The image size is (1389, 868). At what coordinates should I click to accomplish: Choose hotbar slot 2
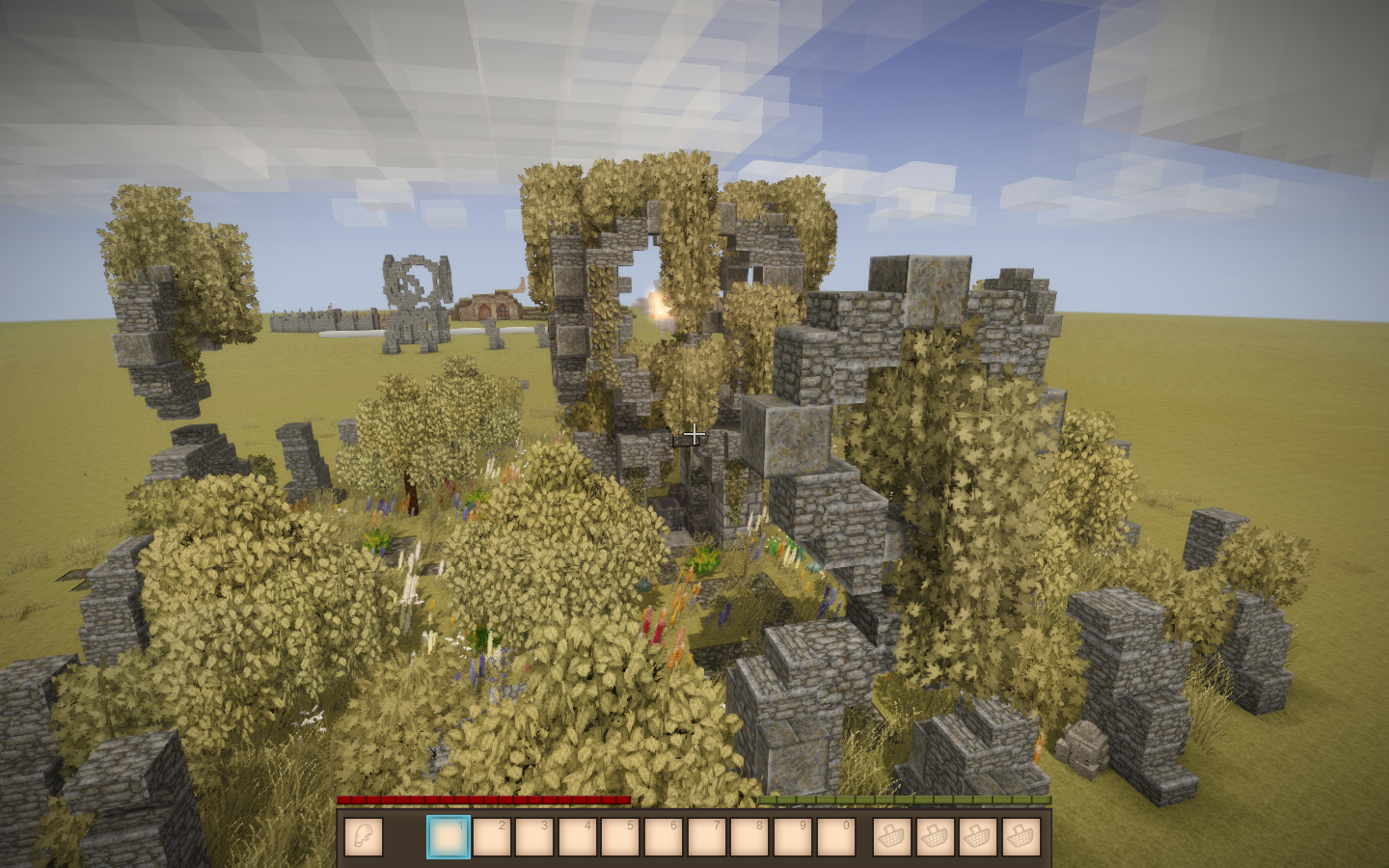(491, 837)
